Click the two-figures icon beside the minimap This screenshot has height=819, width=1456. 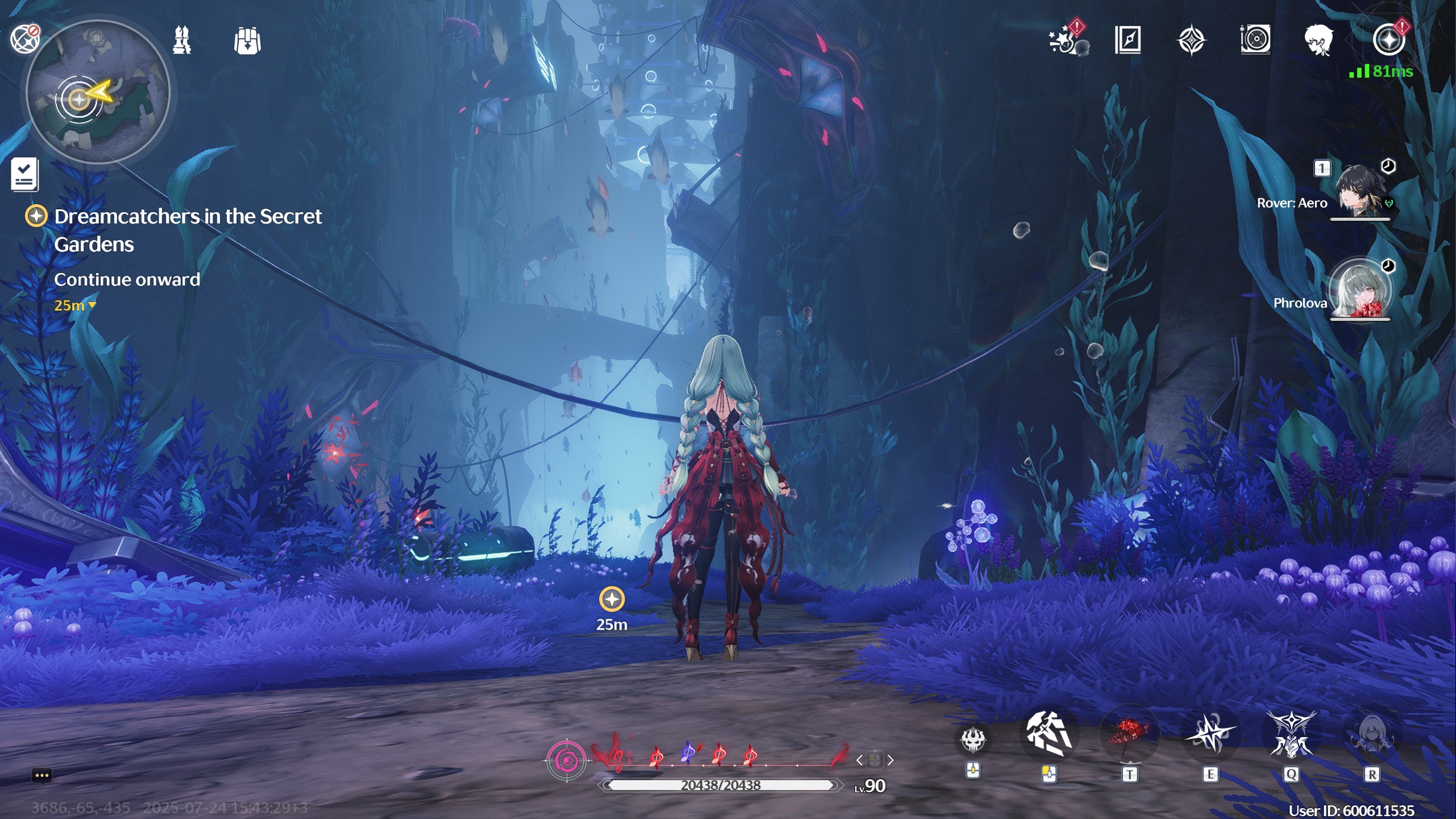[182, 40]
